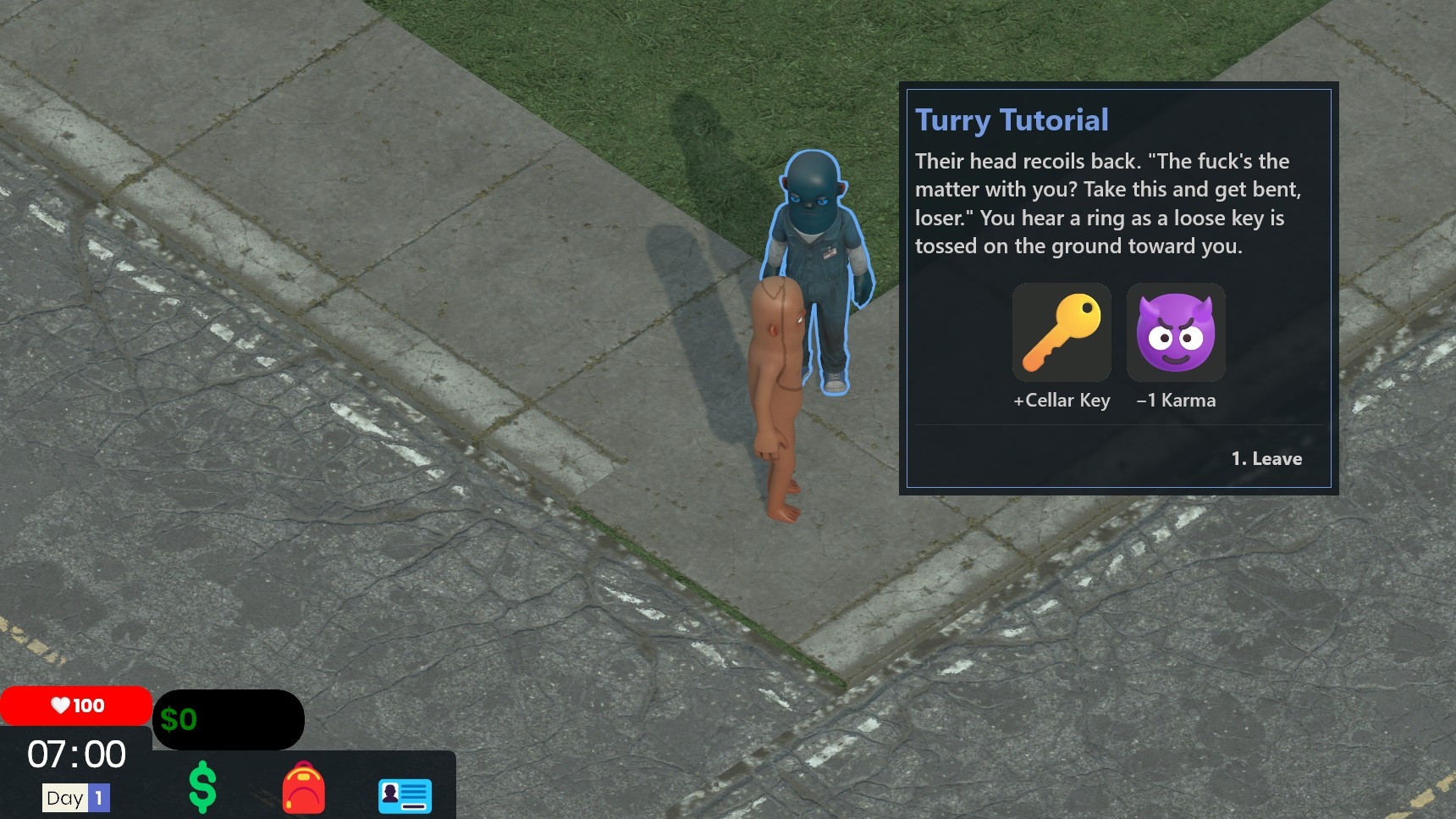The height and width of the screenshot is (819, 1456).
Task: Open the red backpack inventory
Action: click(303, 789)
